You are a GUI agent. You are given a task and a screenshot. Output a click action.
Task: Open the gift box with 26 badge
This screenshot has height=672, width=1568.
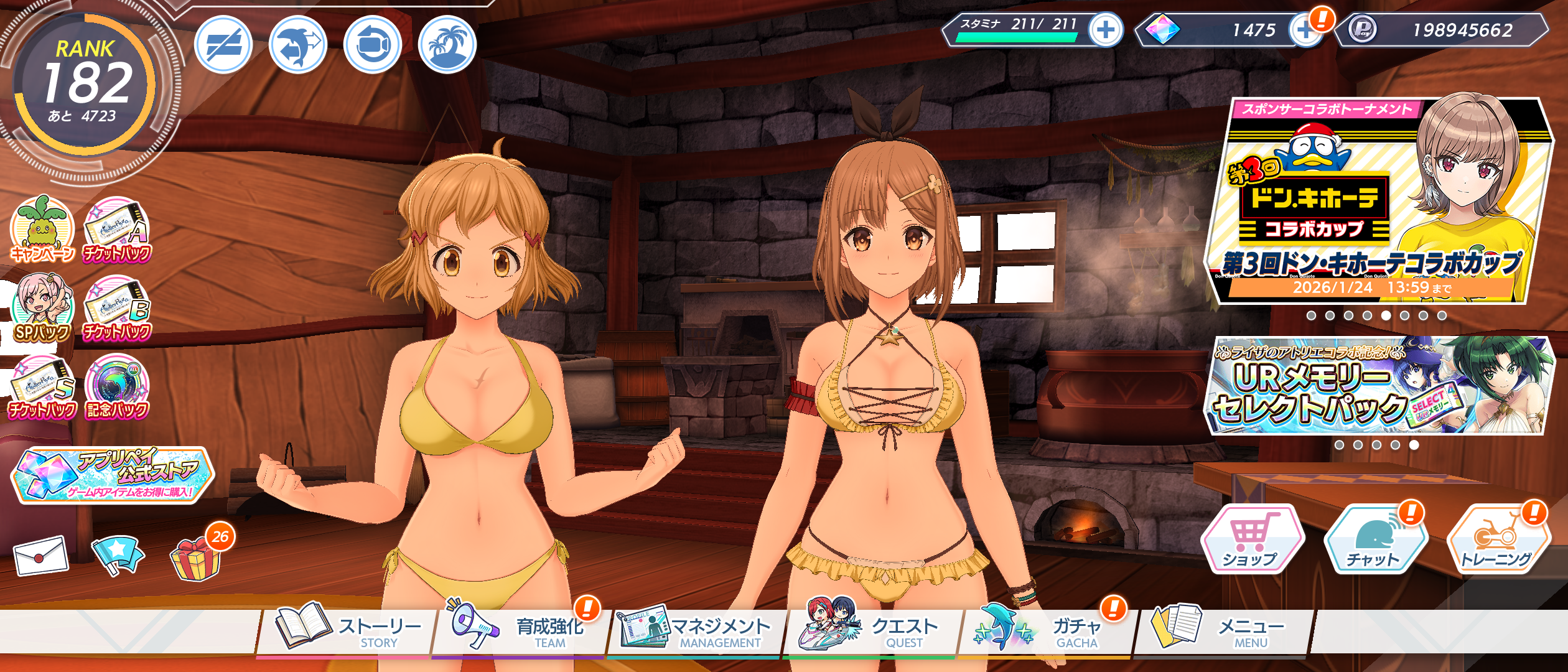tap(196, 557)
